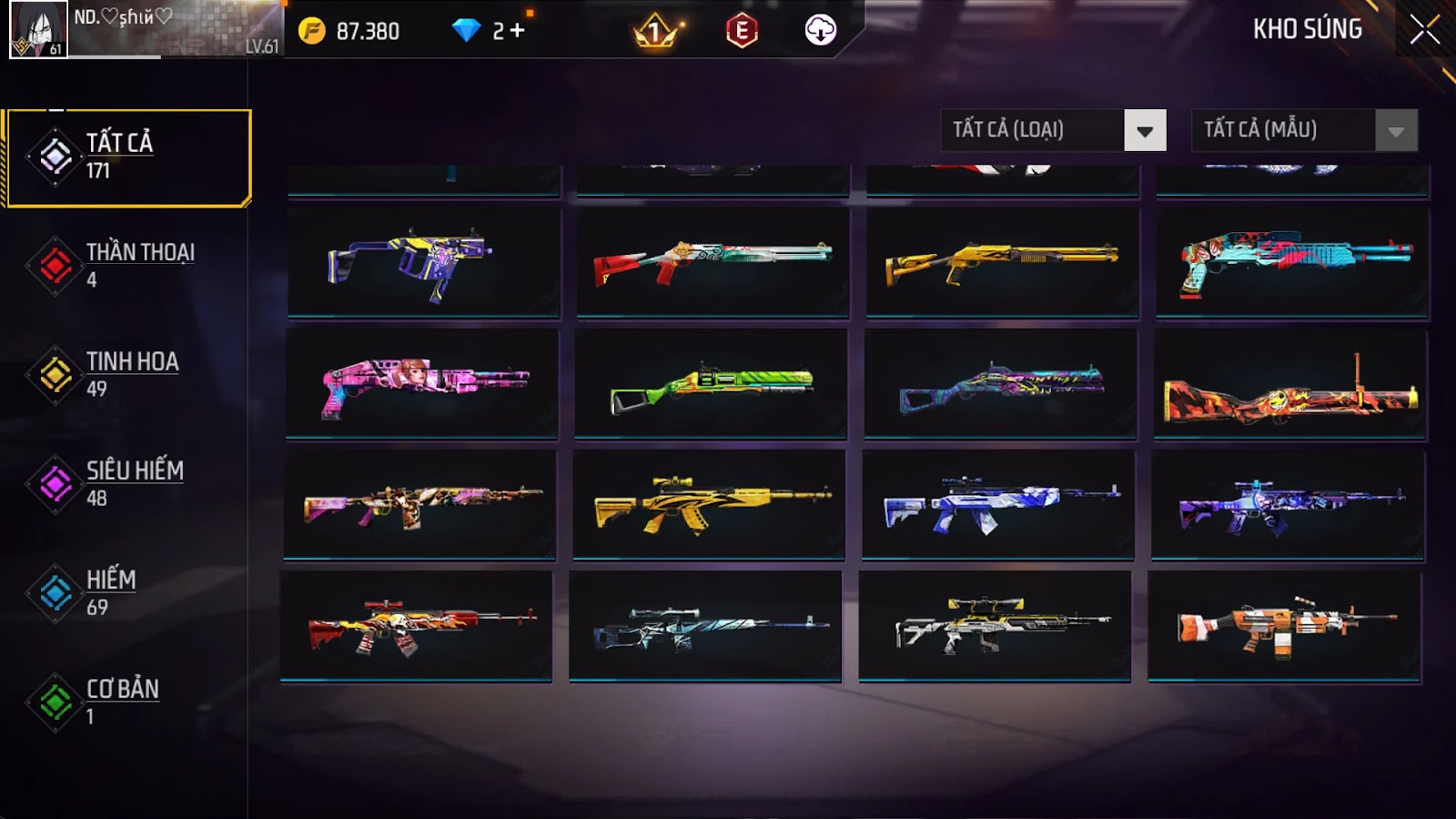Select the purple and yellow Vector SMG skin
The image size is (1456, 819).
[x=423, y=262]
